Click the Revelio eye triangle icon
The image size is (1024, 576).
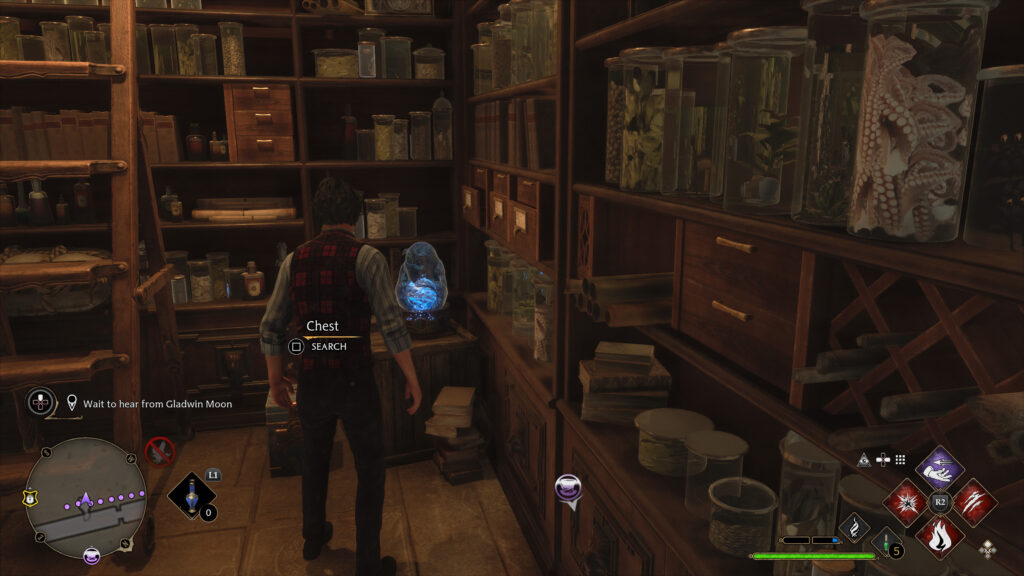click(x=864, y=459)
